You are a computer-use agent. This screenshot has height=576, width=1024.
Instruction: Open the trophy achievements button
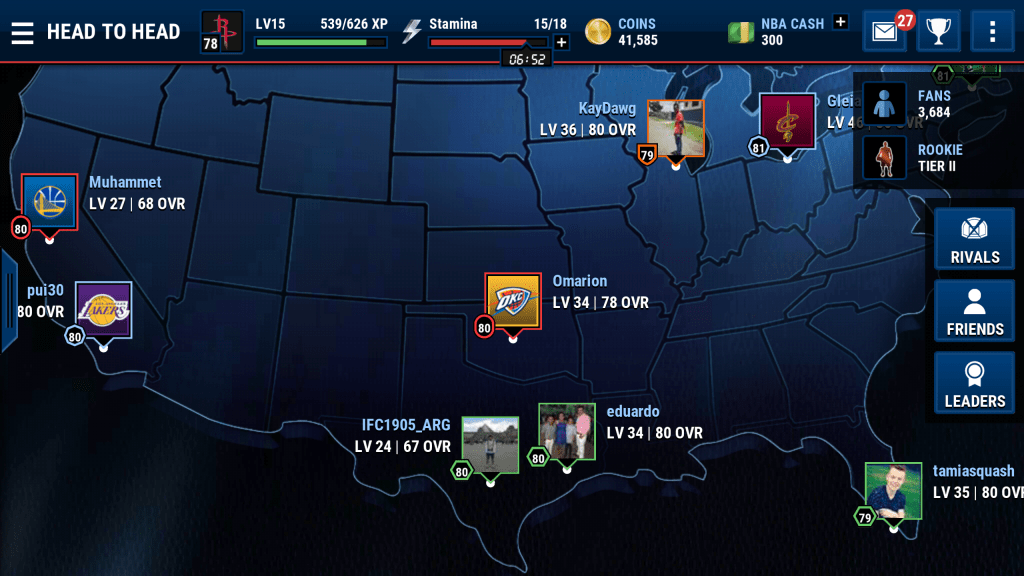(938, 32)
